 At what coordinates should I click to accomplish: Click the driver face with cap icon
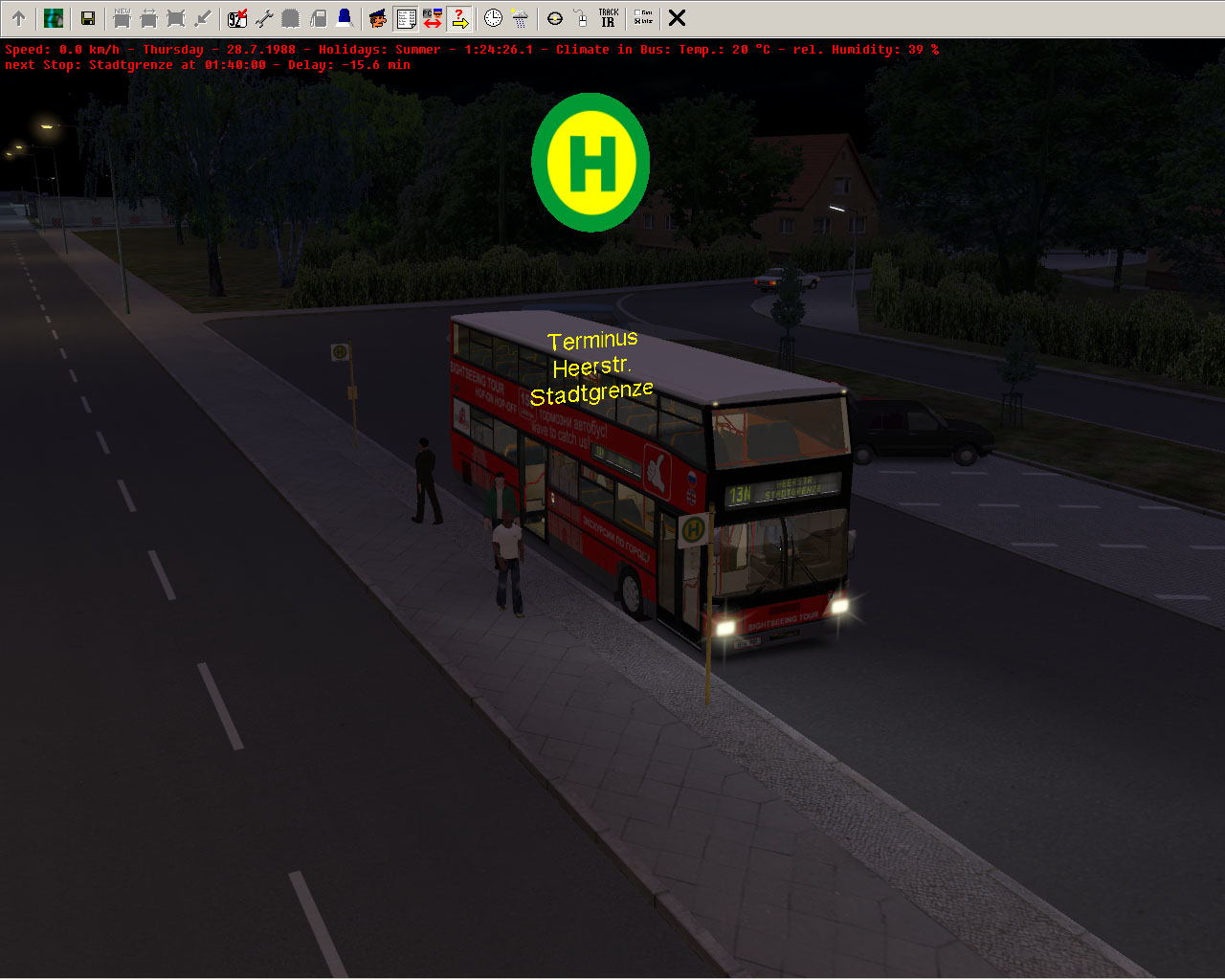tap(378, 18)
